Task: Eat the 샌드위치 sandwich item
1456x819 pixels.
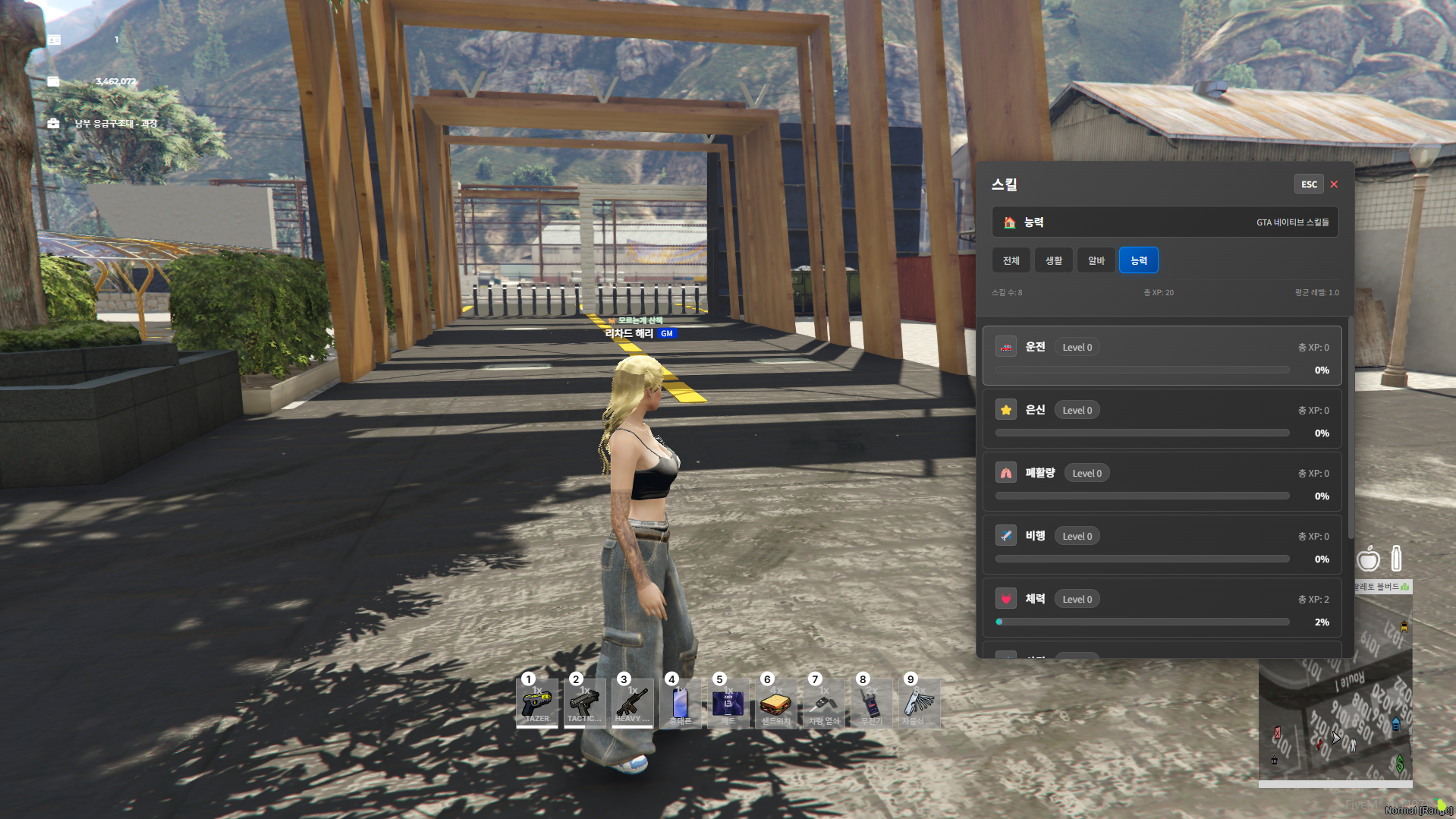Action: pyautogui.click(x=775, y=704)
